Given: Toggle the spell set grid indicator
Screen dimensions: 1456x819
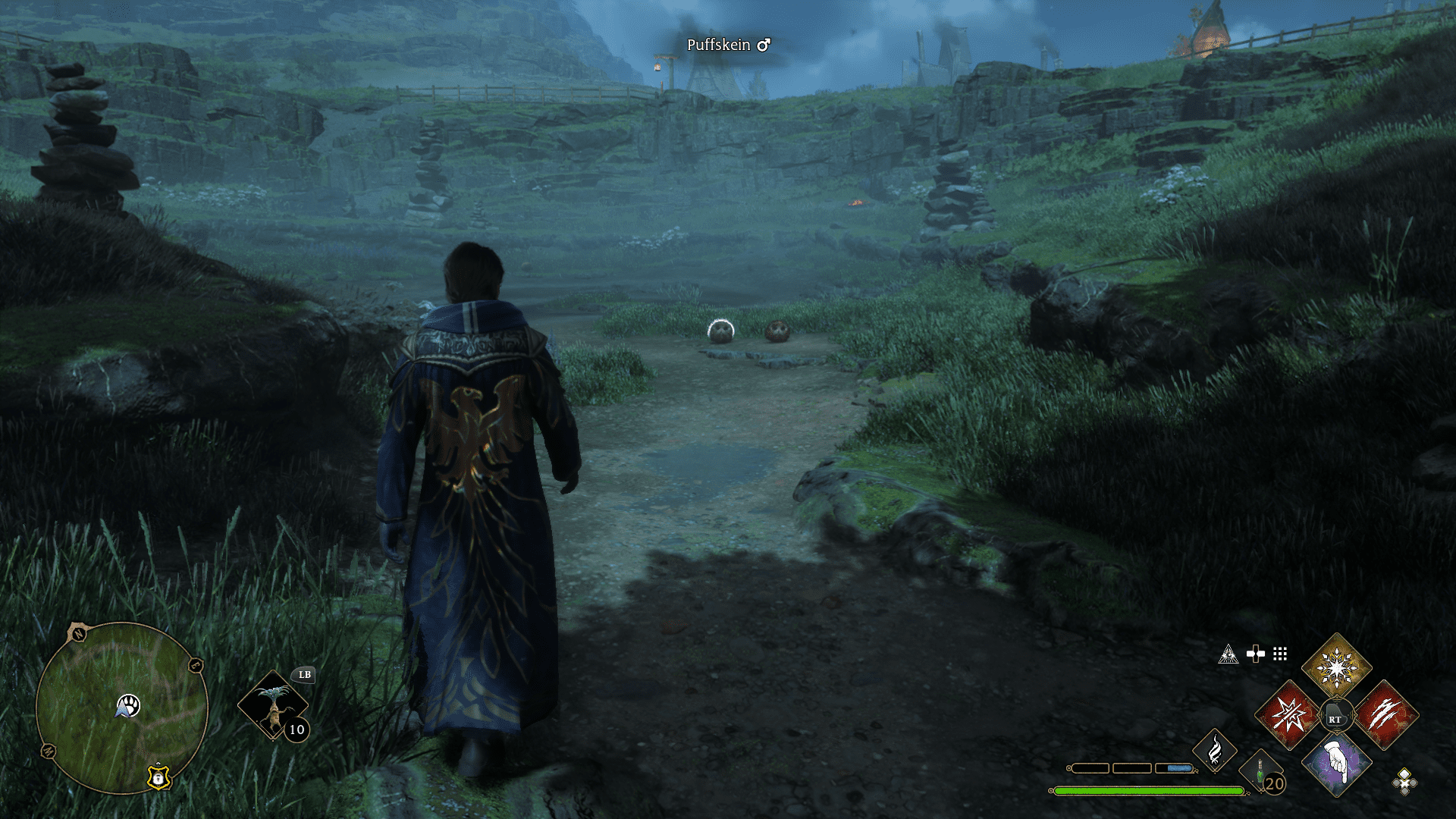Looking at the screenshot, I should point(1280,654).
